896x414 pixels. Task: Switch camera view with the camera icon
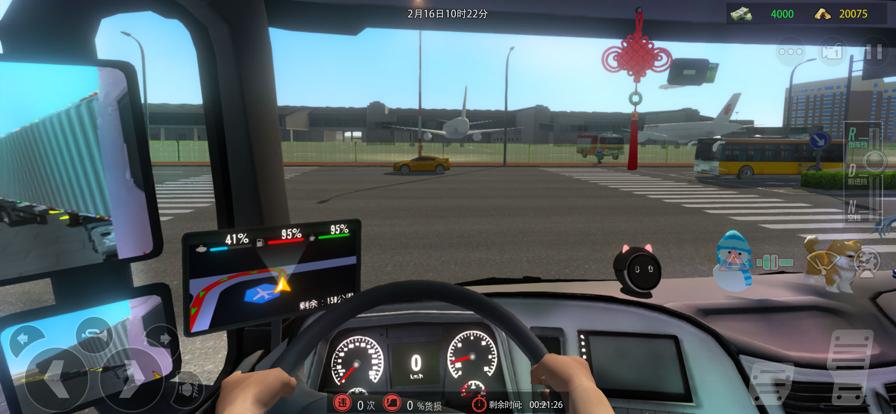coord(832,51)
